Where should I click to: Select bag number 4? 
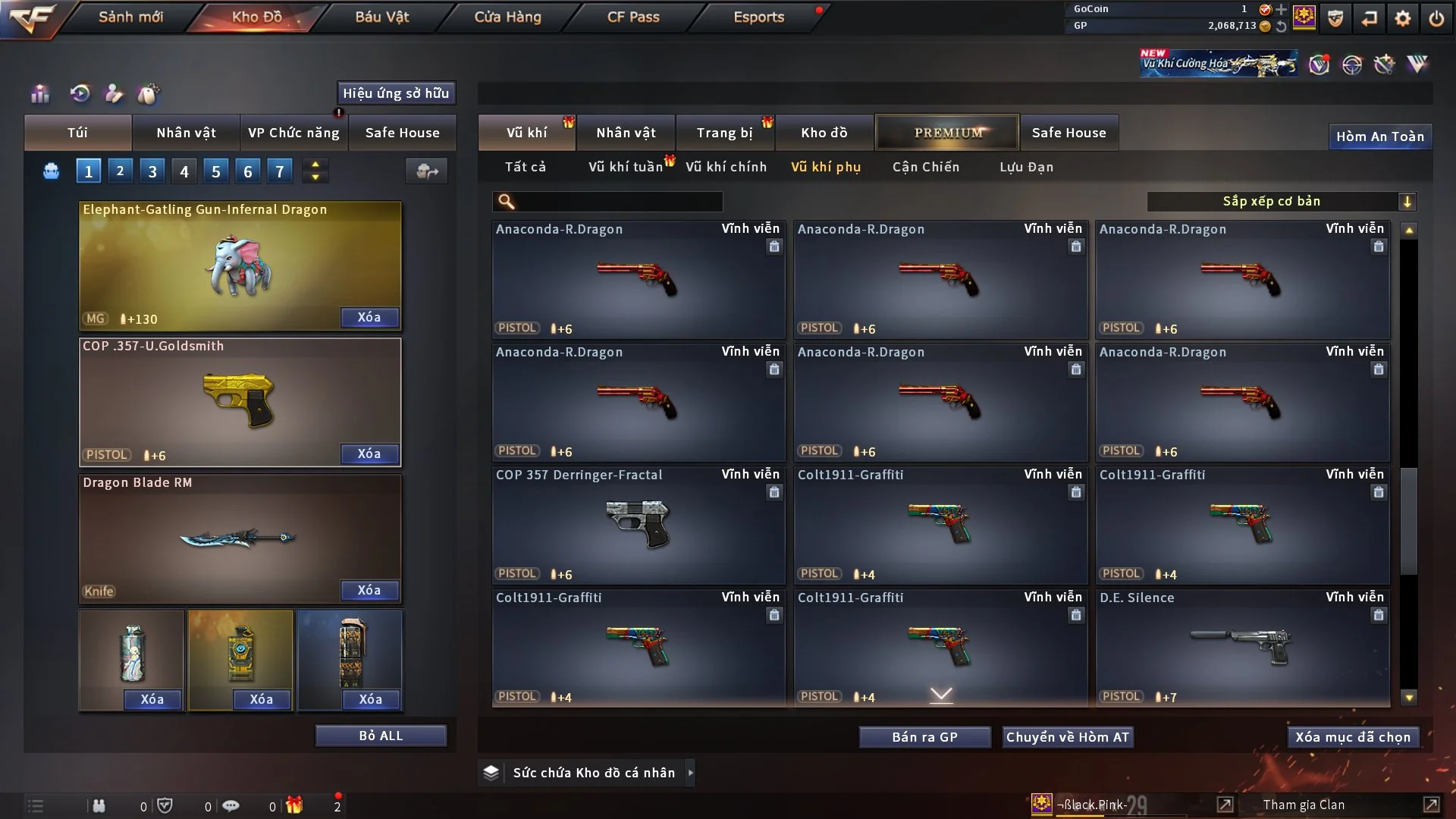click(x=184, y=171)
